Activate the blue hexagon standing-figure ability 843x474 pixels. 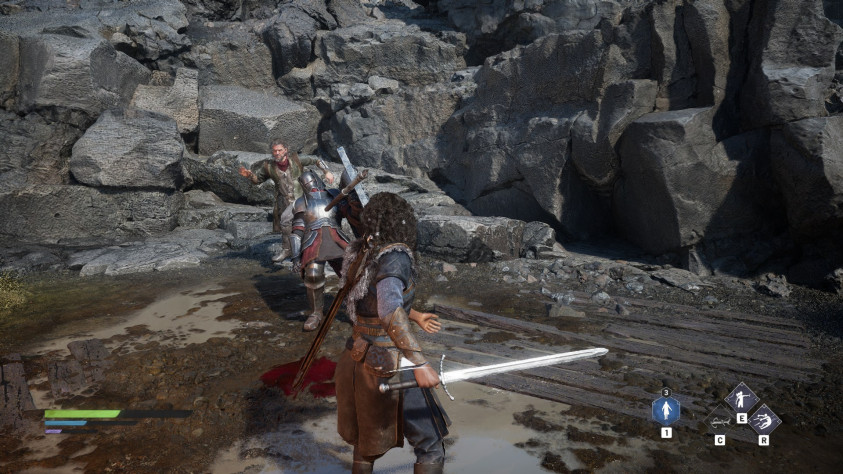[x=666, y=410]
